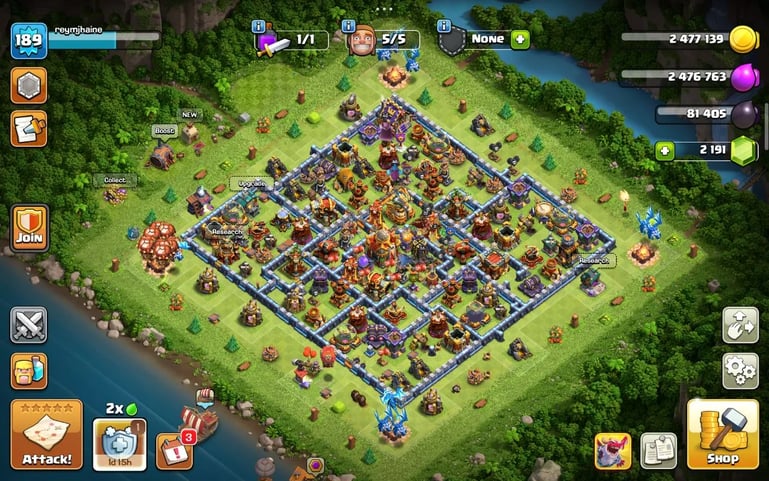
Task: Open the layout editor button above Settings
Action: point(740,325)
